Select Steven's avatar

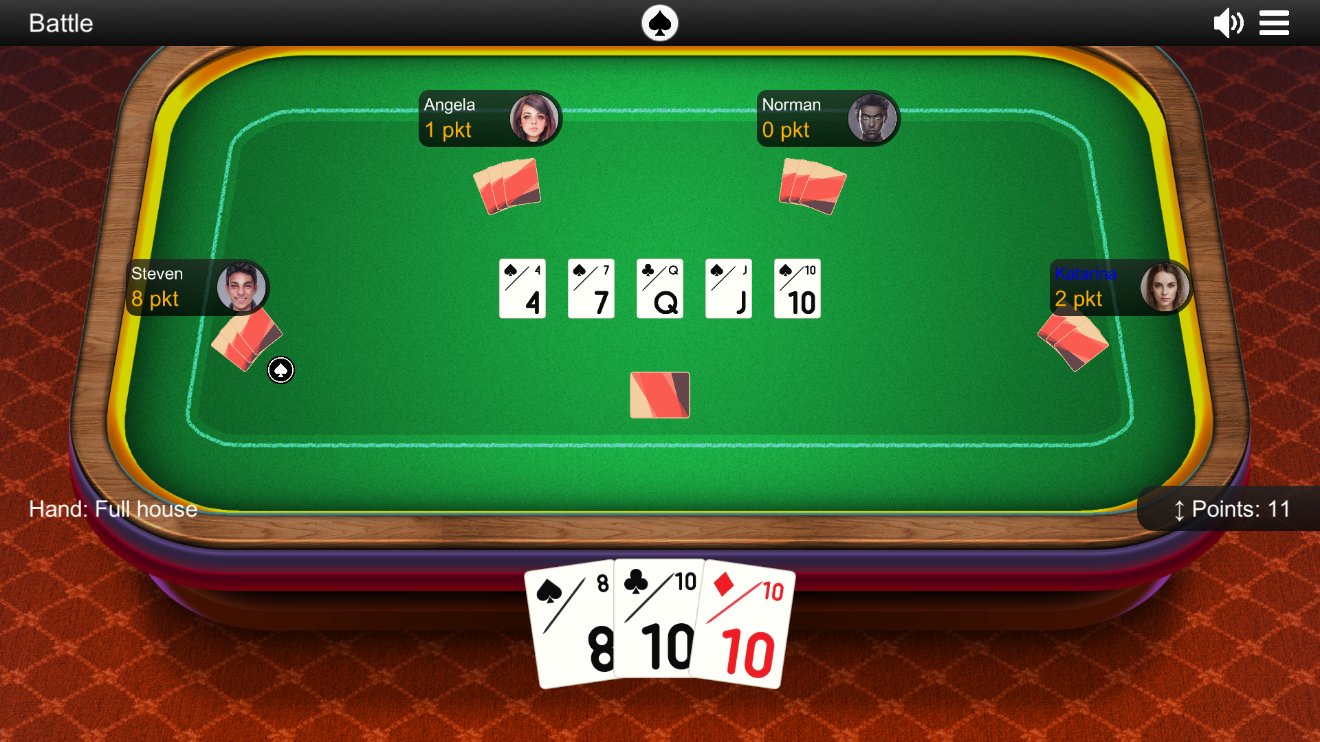243,286
